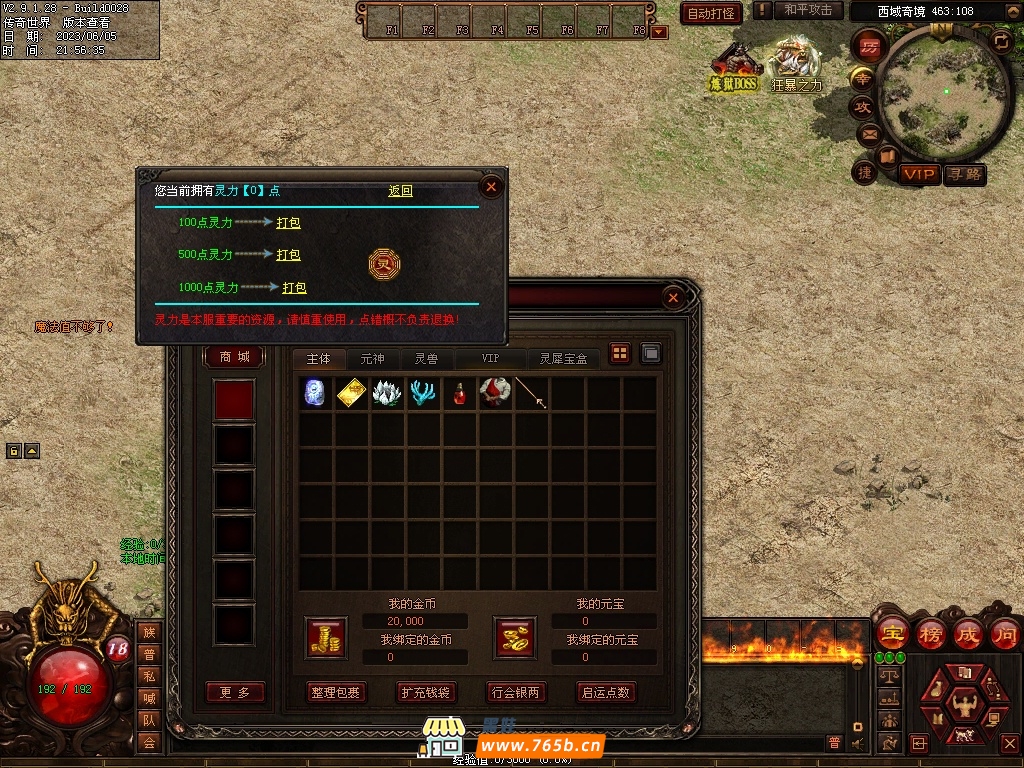Click the 启运点数 button

pyautogui.click(x=606, y=692)
